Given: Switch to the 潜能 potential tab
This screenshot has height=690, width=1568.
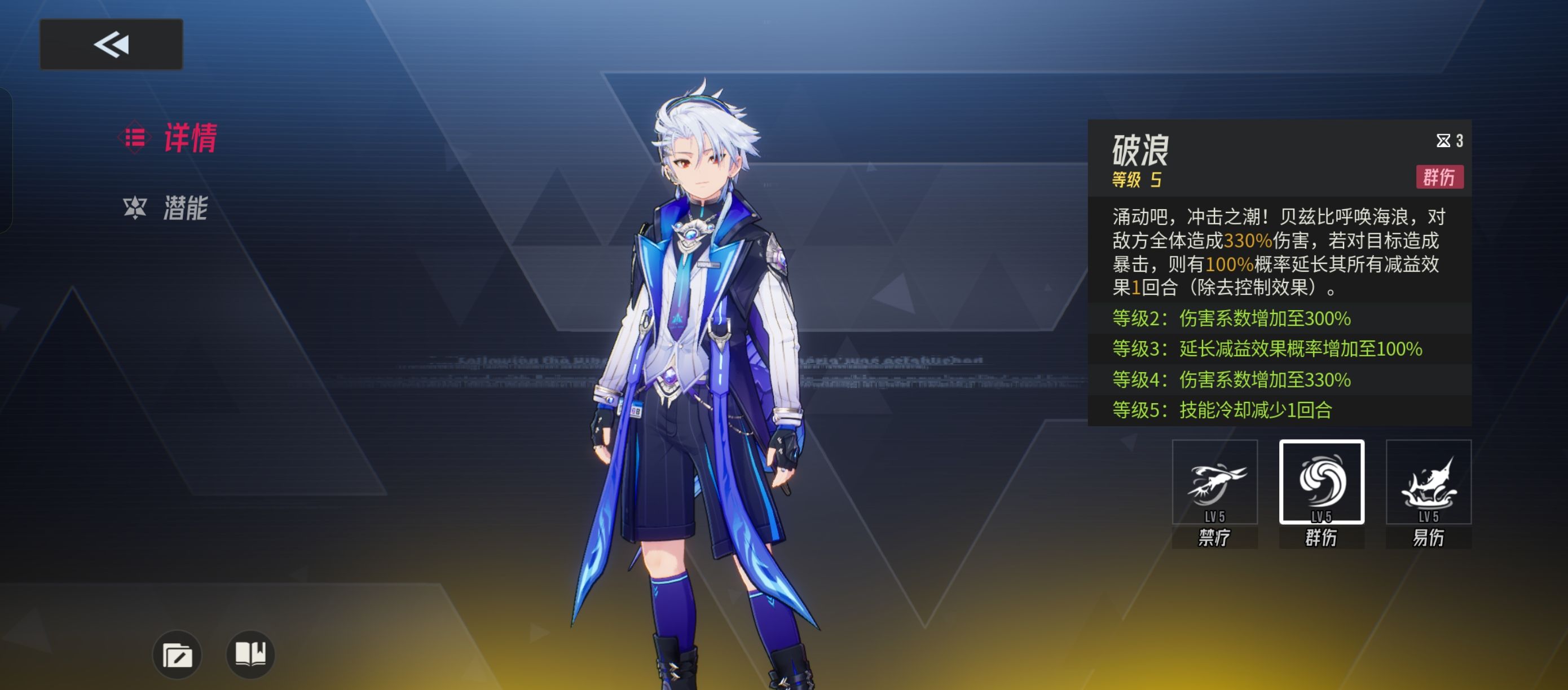Looking at the screenshot, I should pyautogui.click(x=166, y=208).
